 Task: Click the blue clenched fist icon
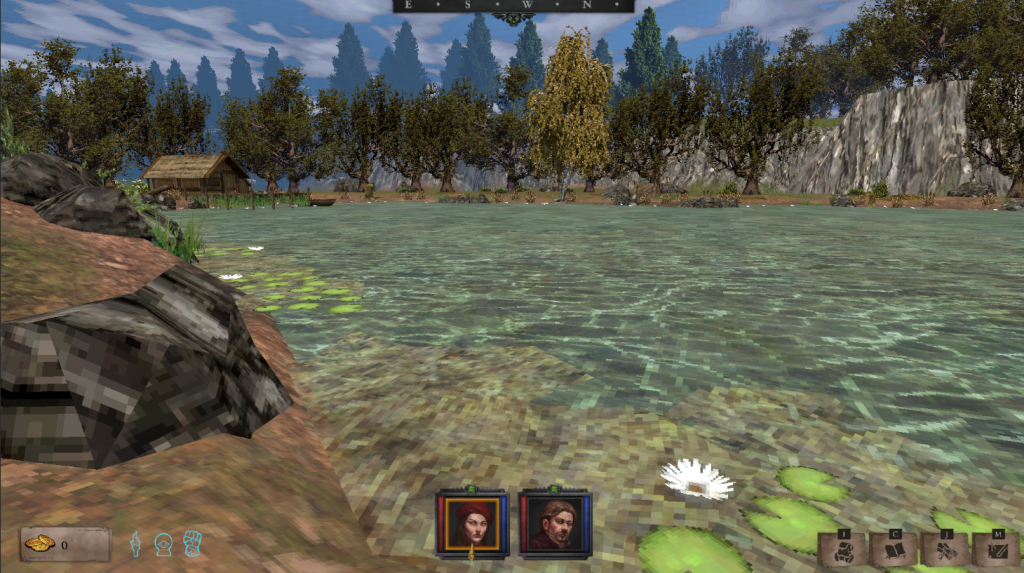[x=192, y=544]
